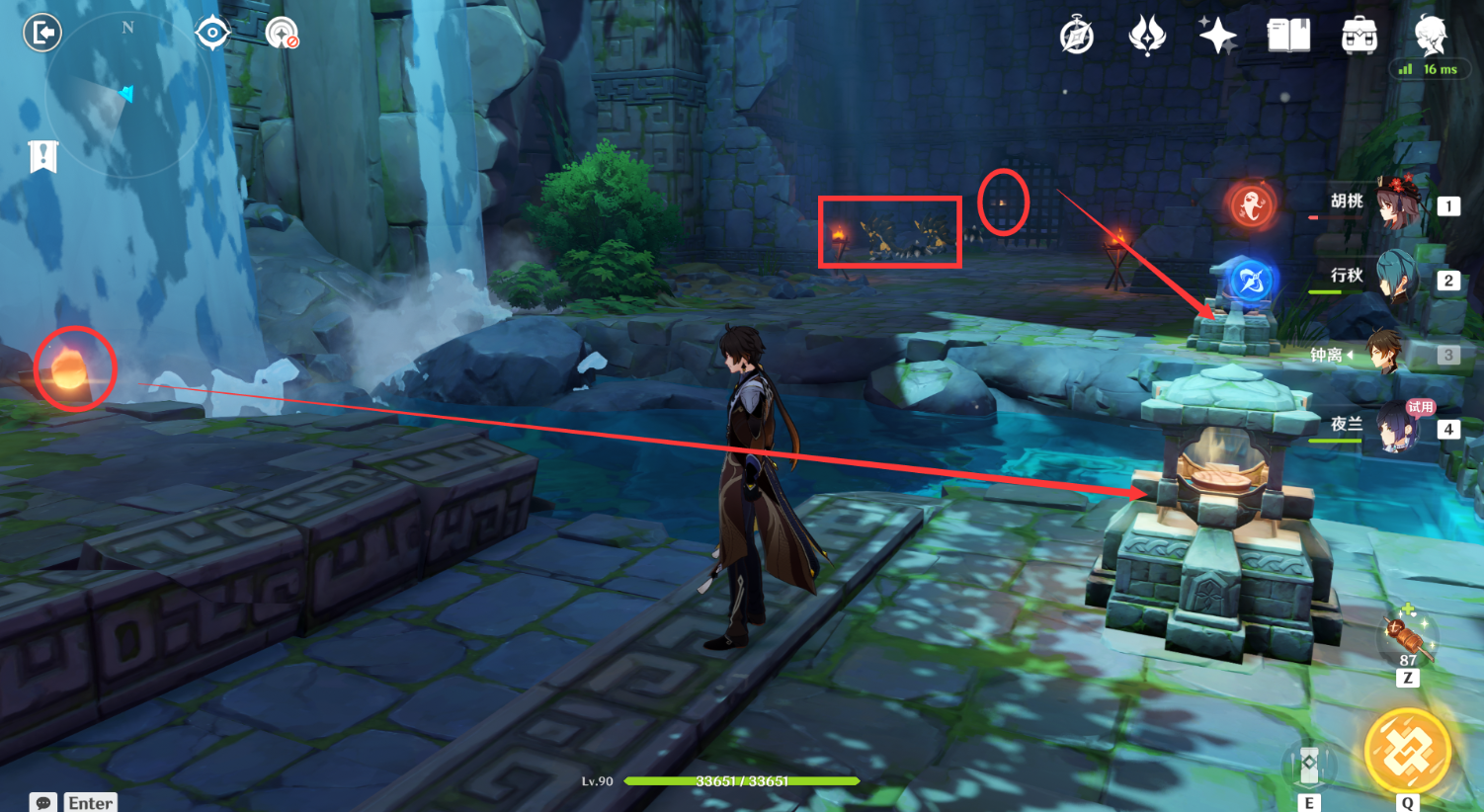Click the crosshair target icon beside the minimap
This screenshot has width=1484, height=812.
coord(212,33)
